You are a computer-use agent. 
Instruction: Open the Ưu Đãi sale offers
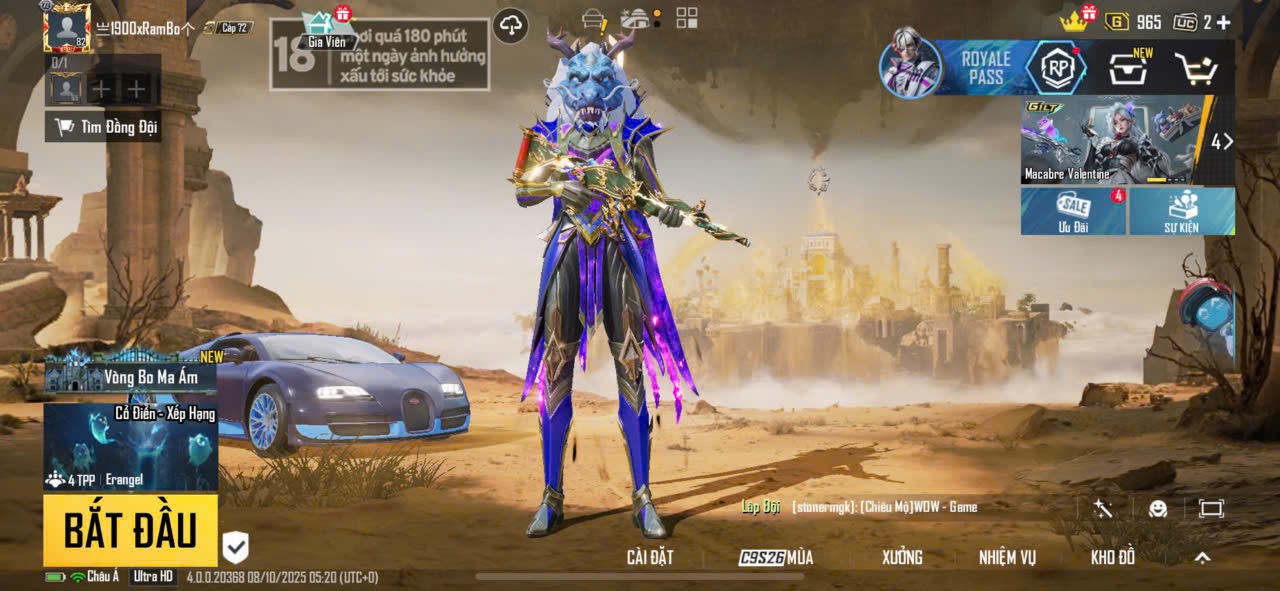pyautogui.click(x=1073, y=211)
